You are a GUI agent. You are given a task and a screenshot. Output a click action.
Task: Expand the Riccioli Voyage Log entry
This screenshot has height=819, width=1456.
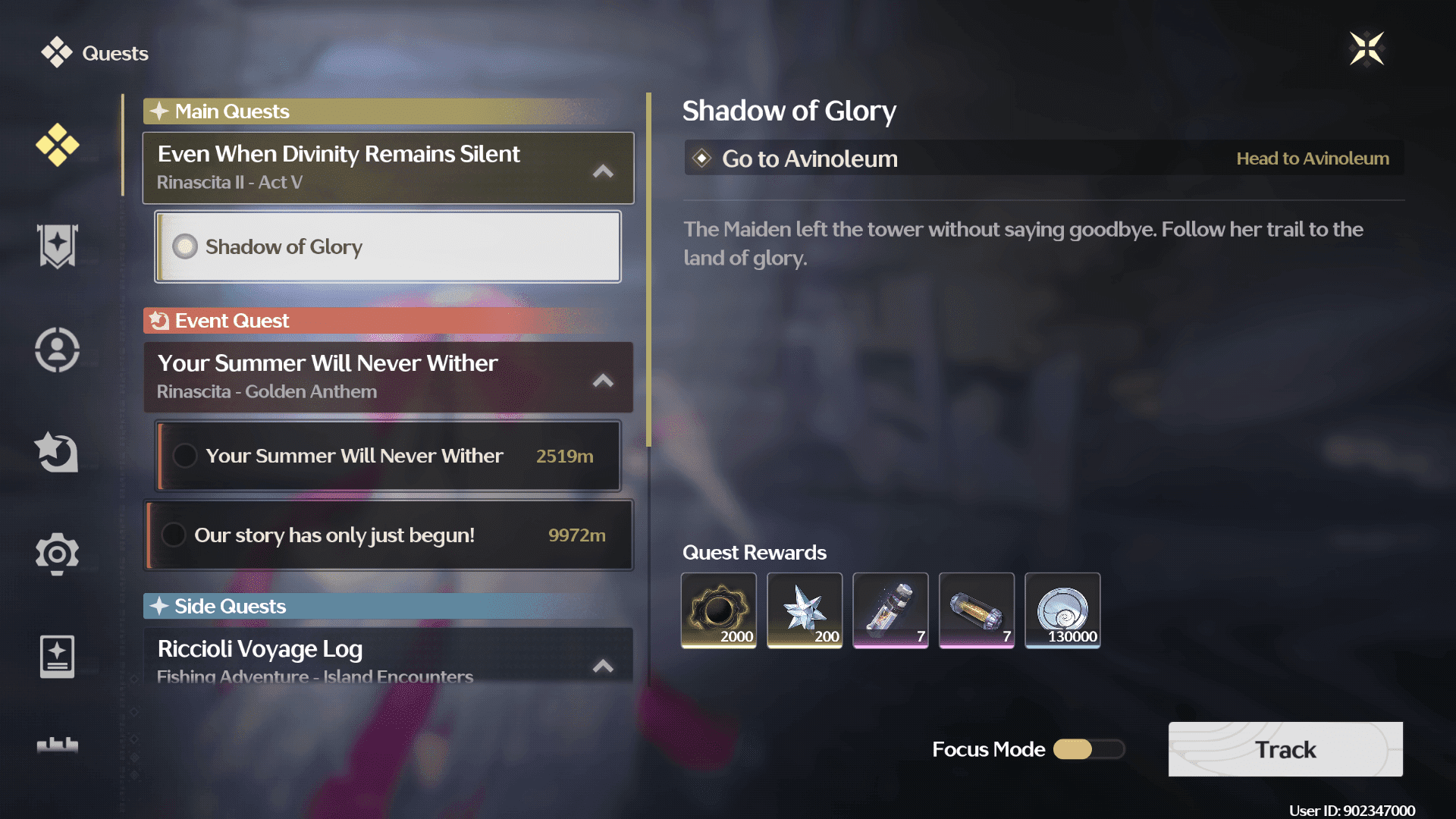[x=602, y=666]
